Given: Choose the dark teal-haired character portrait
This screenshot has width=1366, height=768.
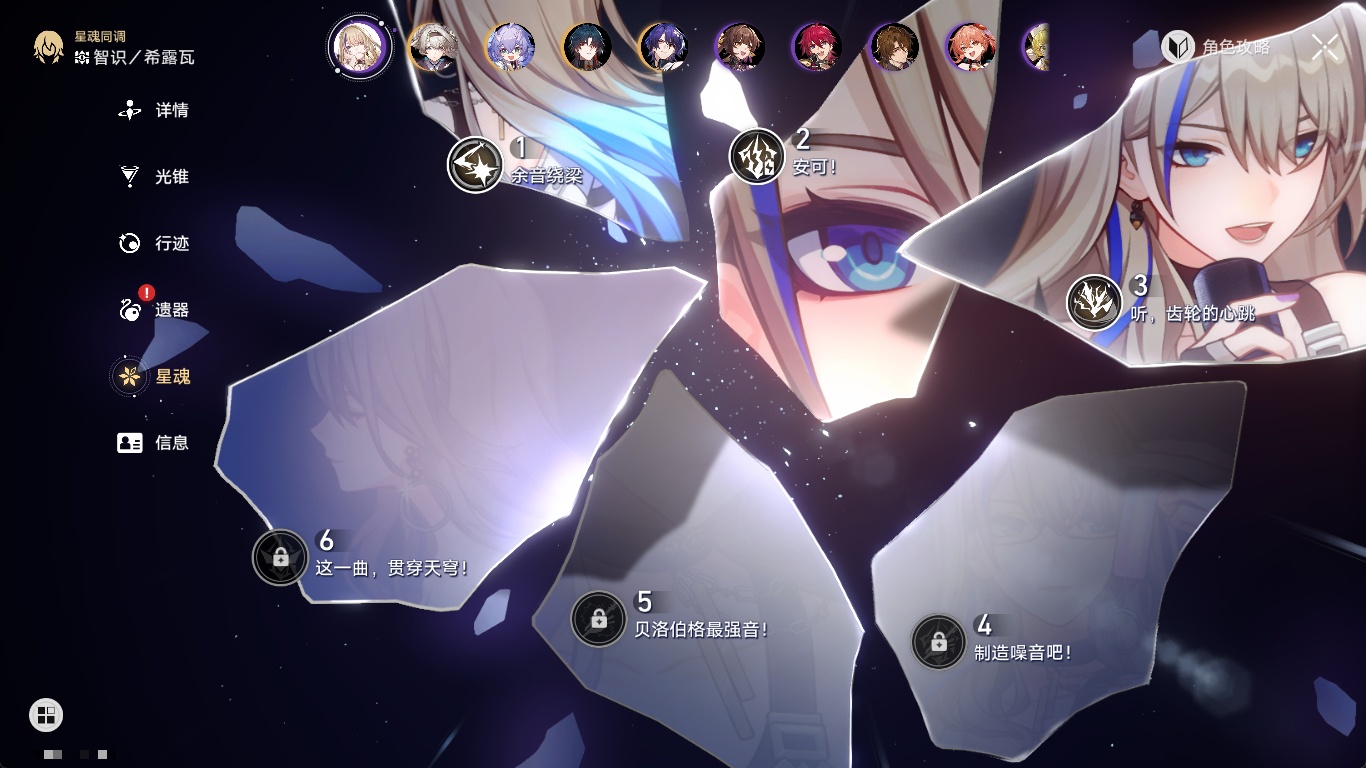Looking at the screenshot, I should (x=587, y=47).
